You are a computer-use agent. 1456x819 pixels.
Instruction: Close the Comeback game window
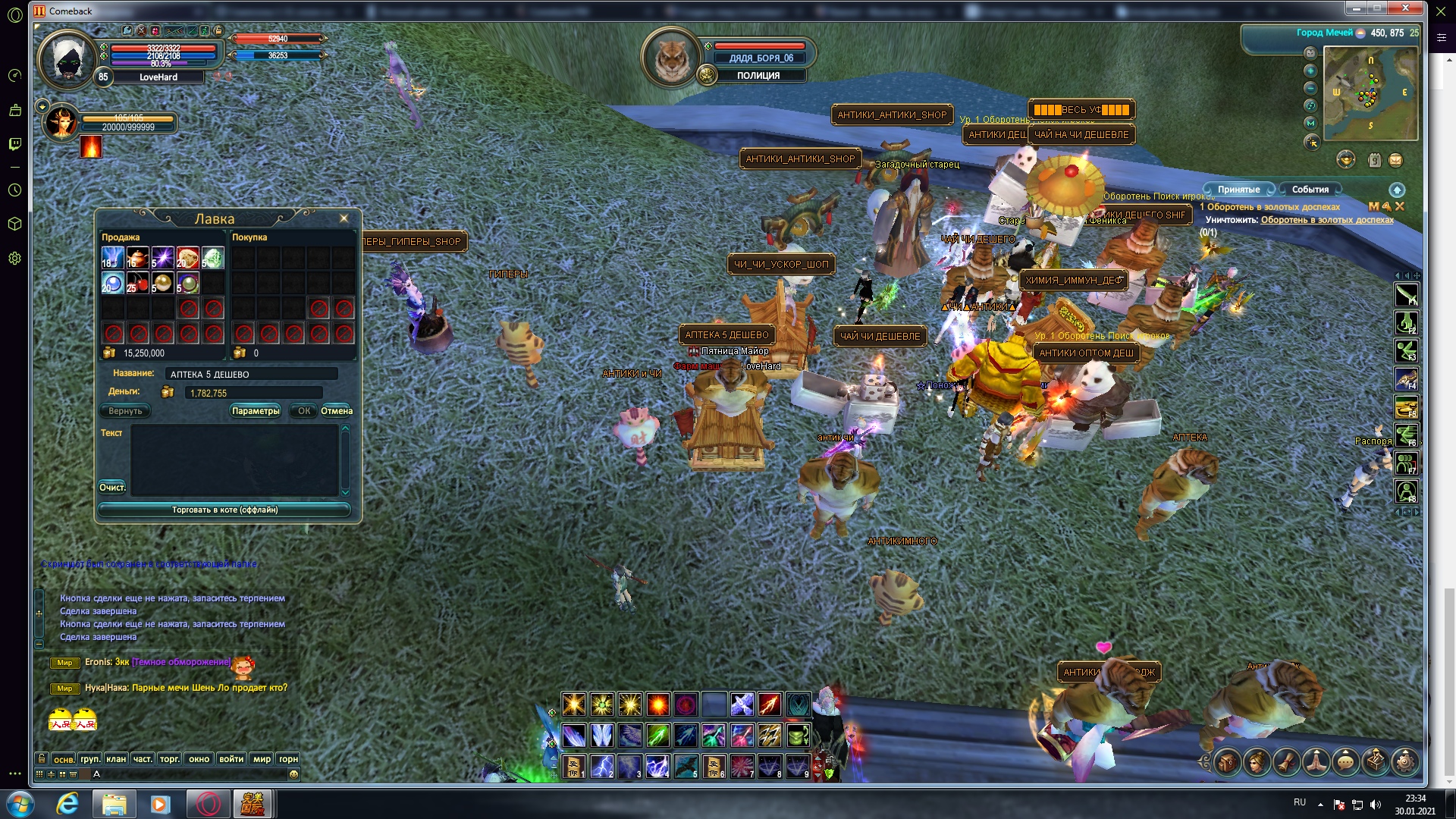click(x=1405, y=8)
